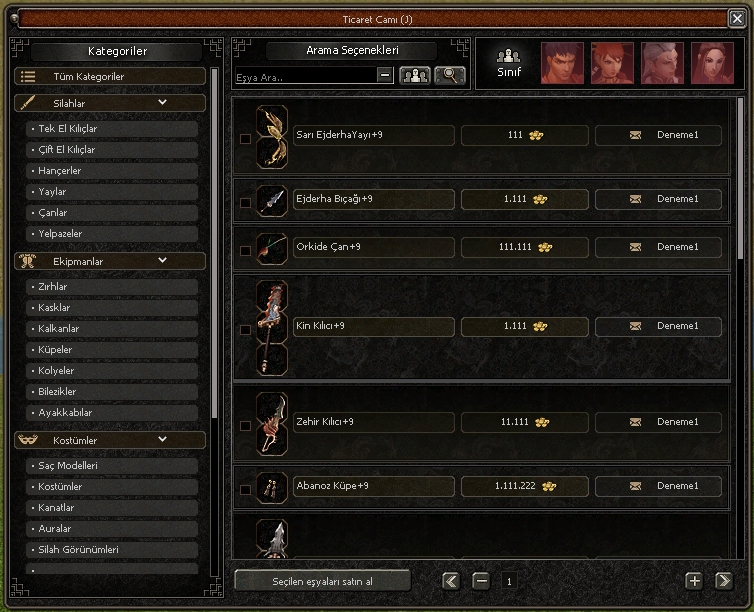Select the Kin Kılıcı+9 listing row

[x=374, y=326]
